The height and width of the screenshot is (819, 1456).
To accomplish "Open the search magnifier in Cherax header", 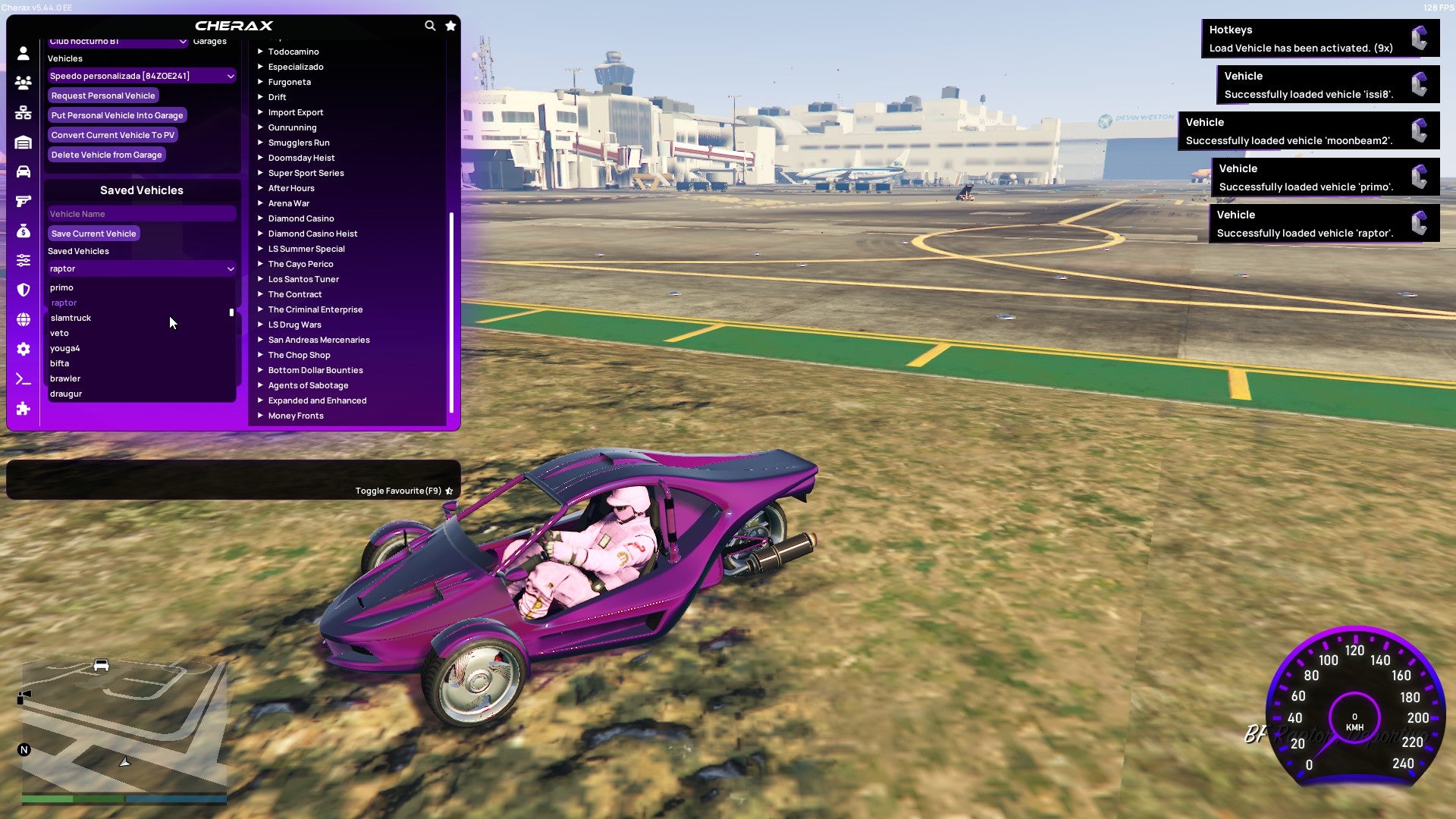I will (430, 25).
